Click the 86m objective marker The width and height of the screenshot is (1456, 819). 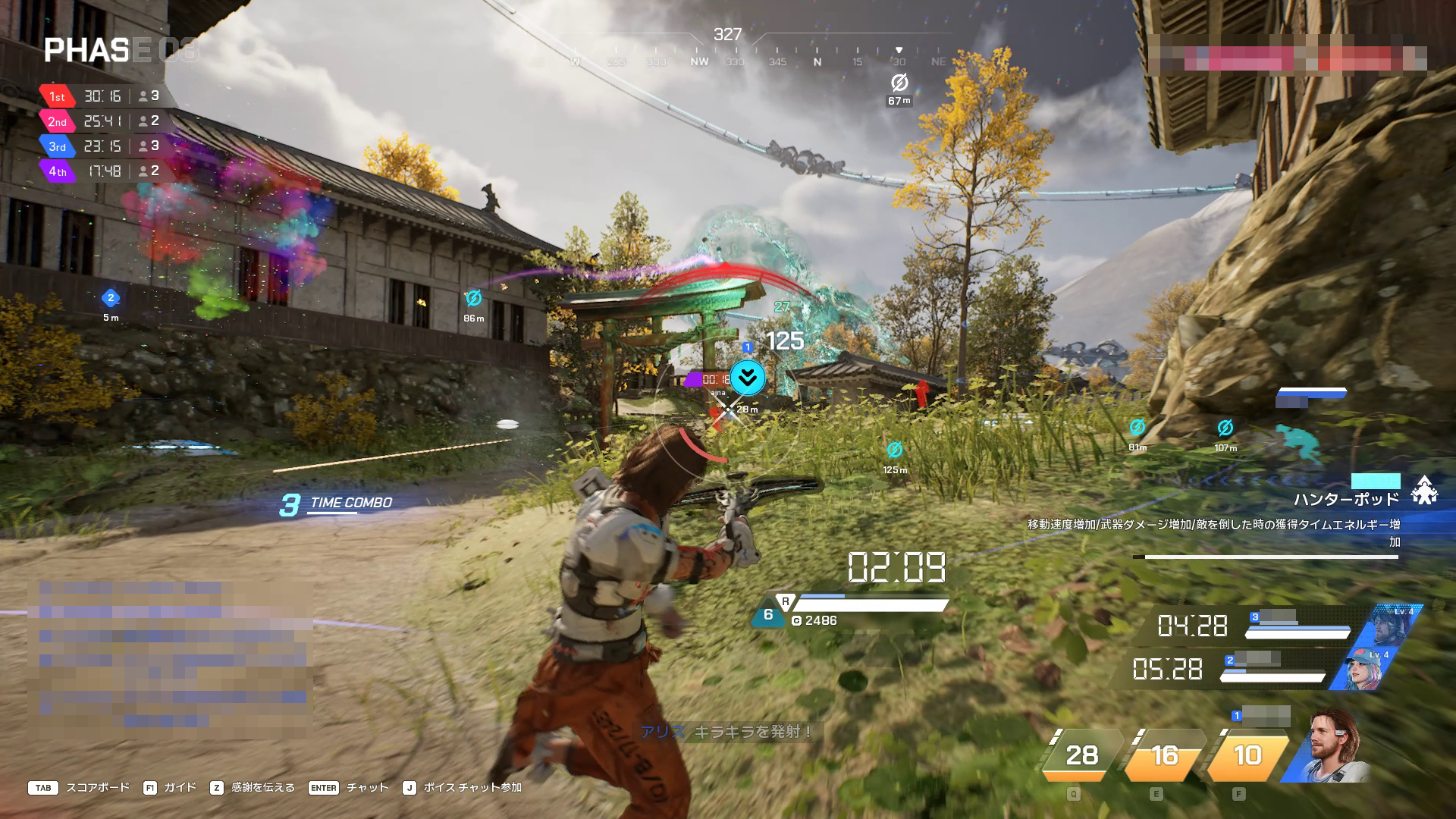[x=474, y=299]
